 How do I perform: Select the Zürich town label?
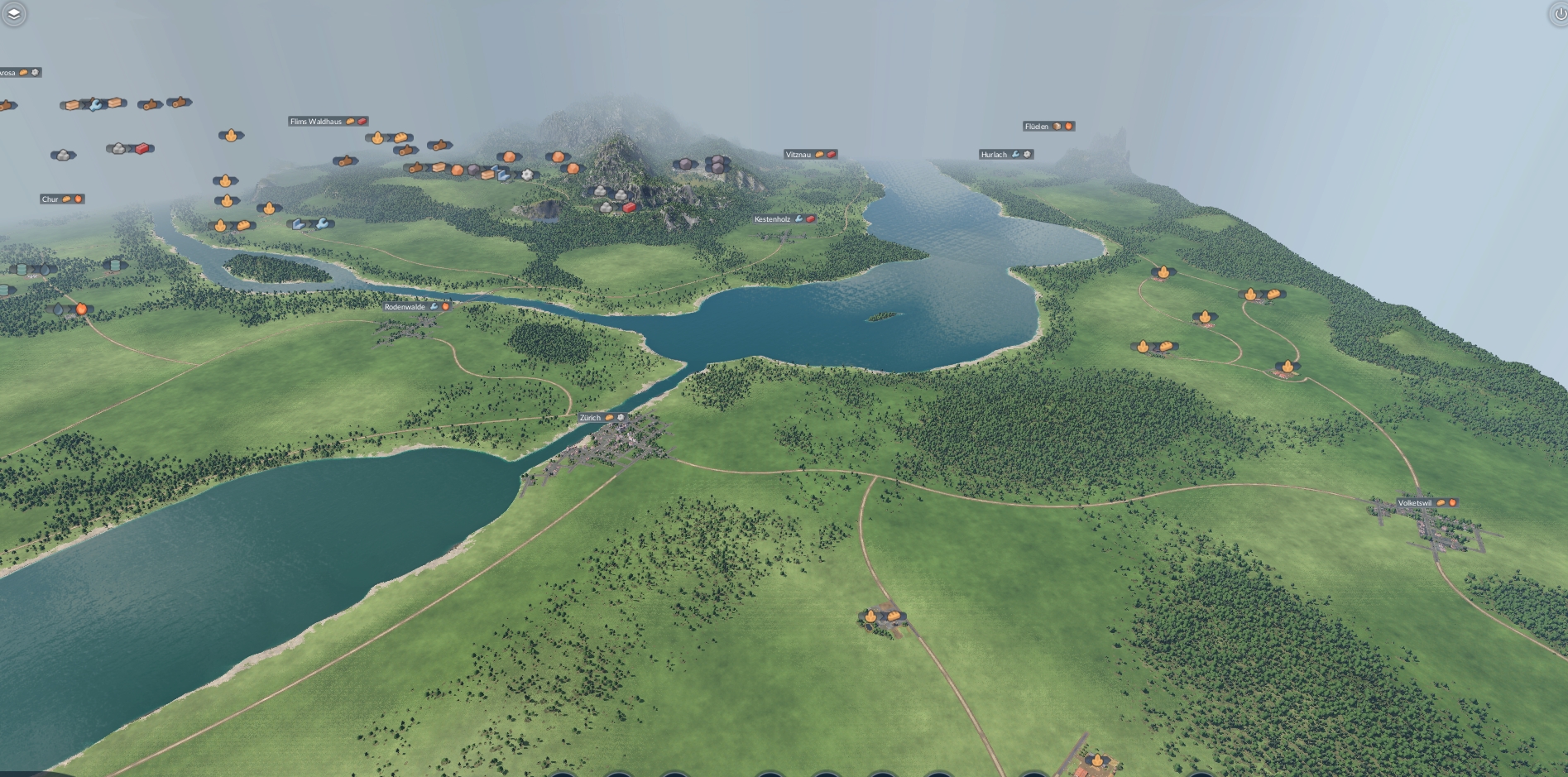pyautogui.click(x=591, y=418)
